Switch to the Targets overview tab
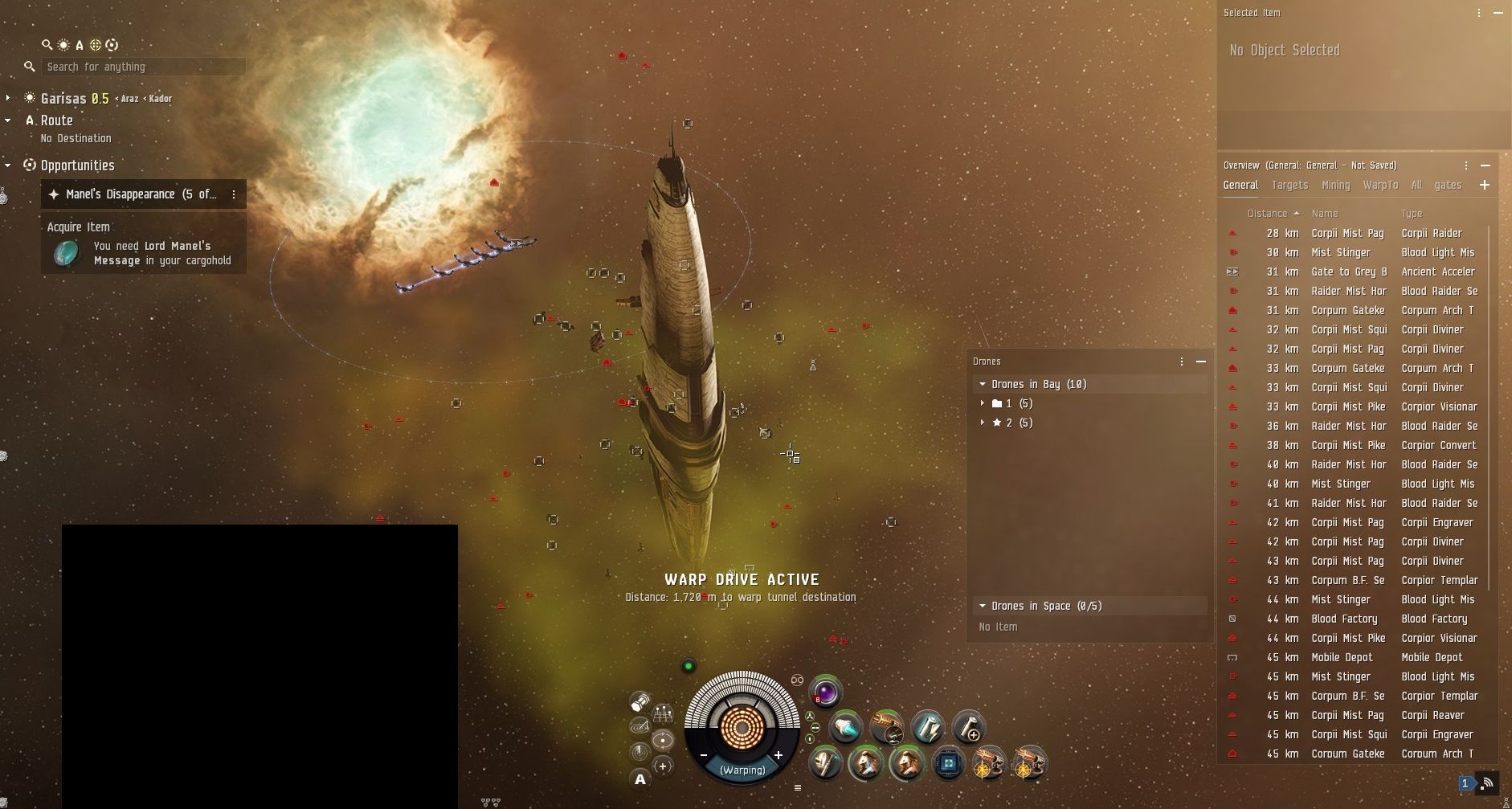This screenshot has width=1512, height=809. click(1289, 185)
